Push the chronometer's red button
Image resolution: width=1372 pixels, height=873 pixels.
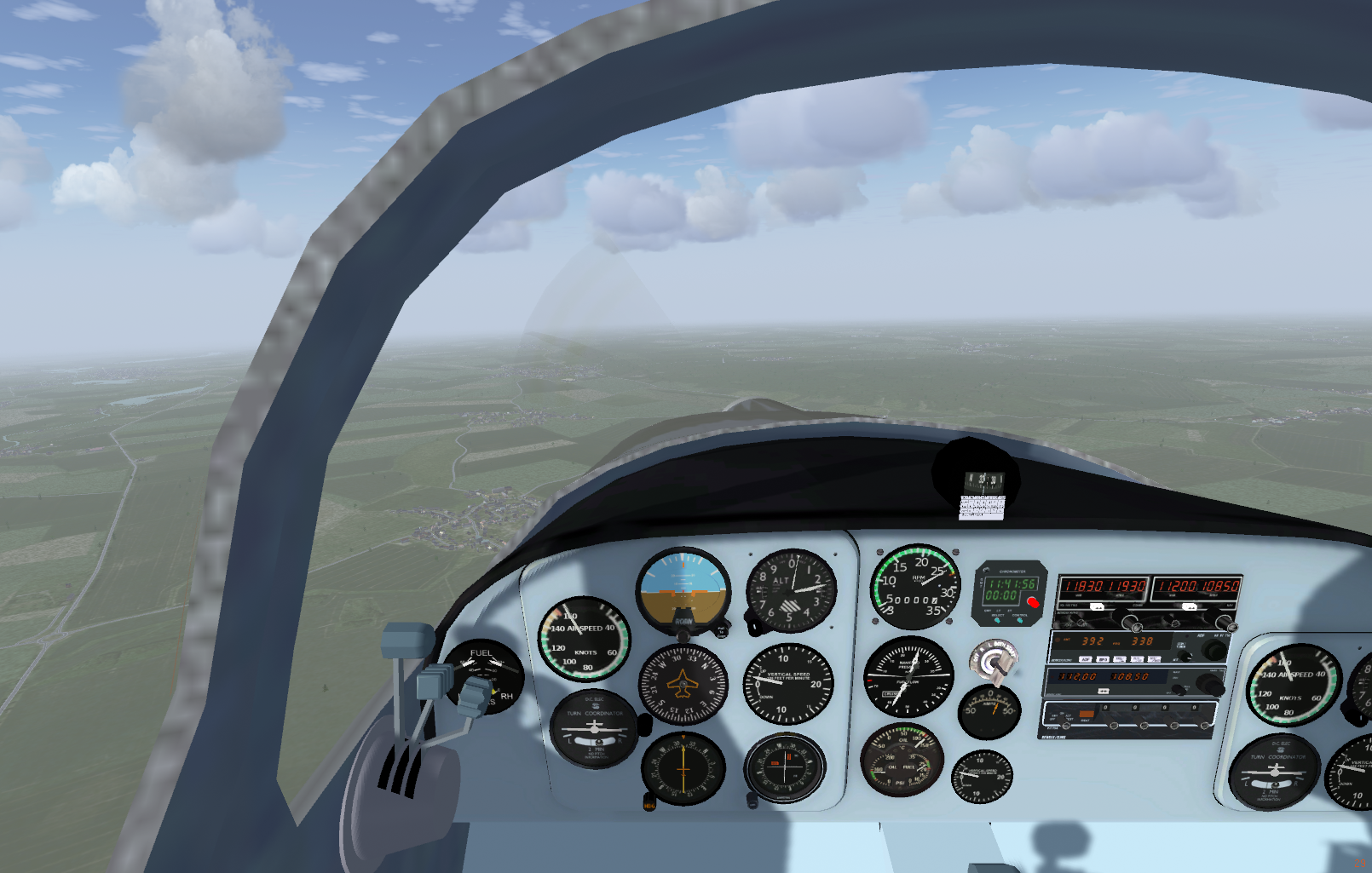pos(1033,602)
